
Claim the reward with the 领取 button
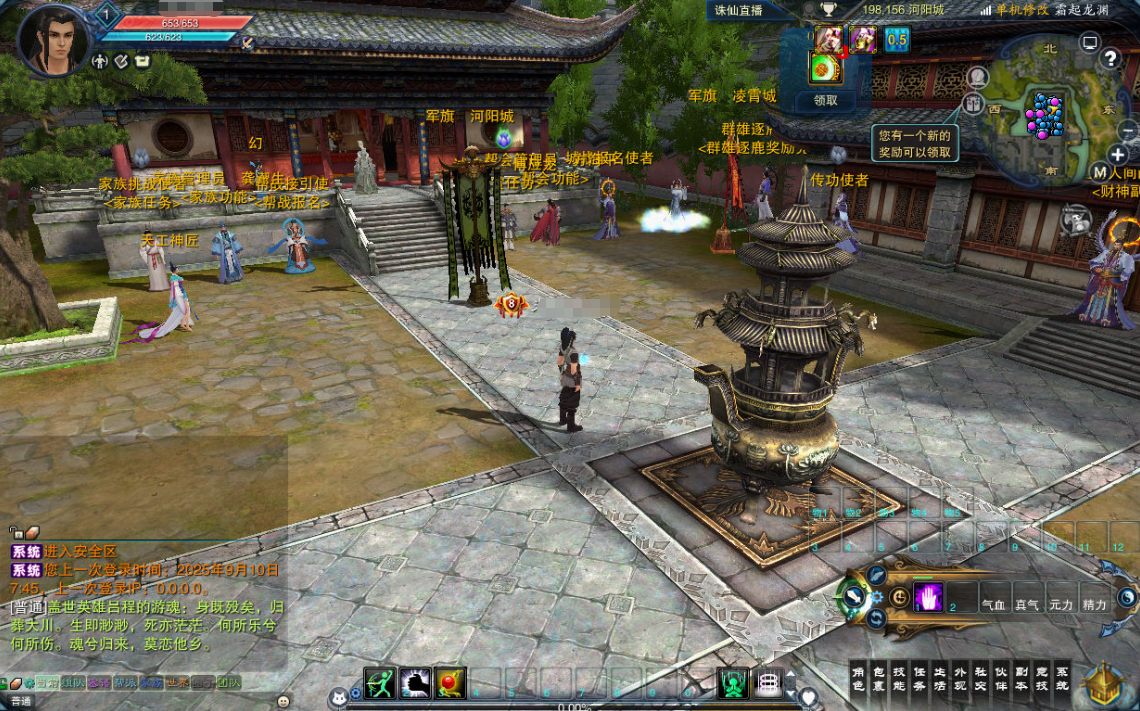[825, 100]
